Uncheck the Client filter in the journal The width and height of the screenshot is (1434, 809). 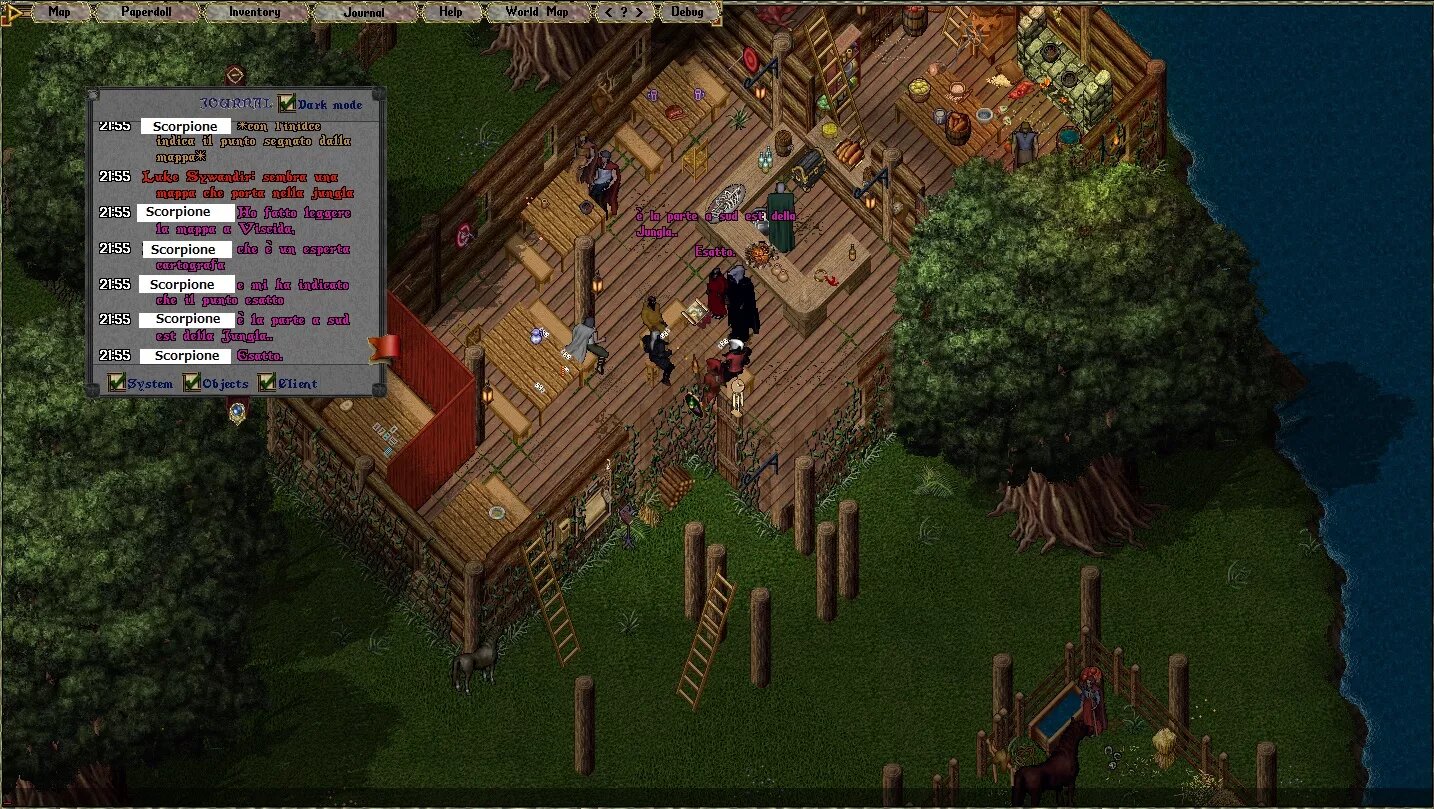(x=267, y=382)
